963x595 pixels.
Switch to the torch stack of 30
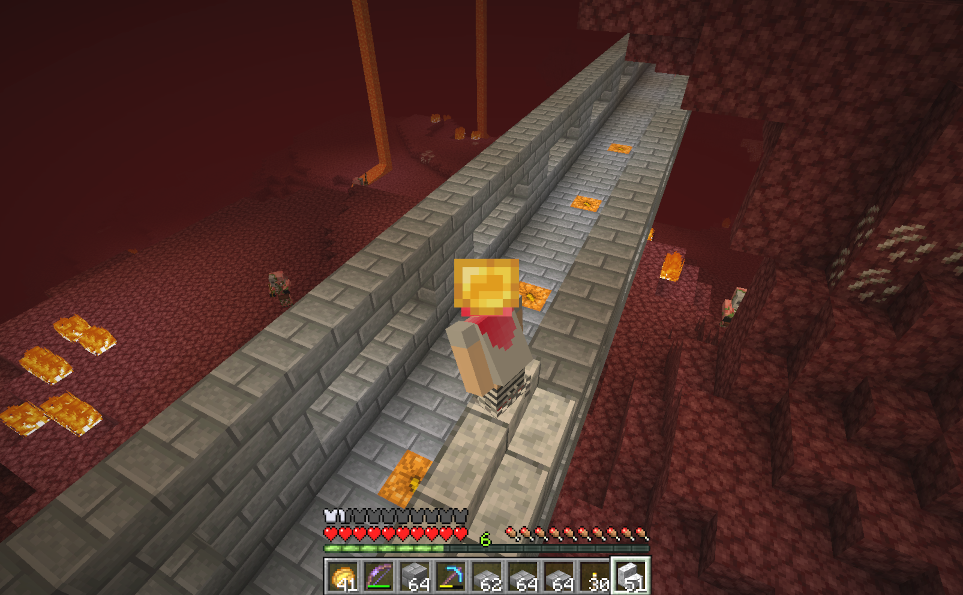[596, 575]
